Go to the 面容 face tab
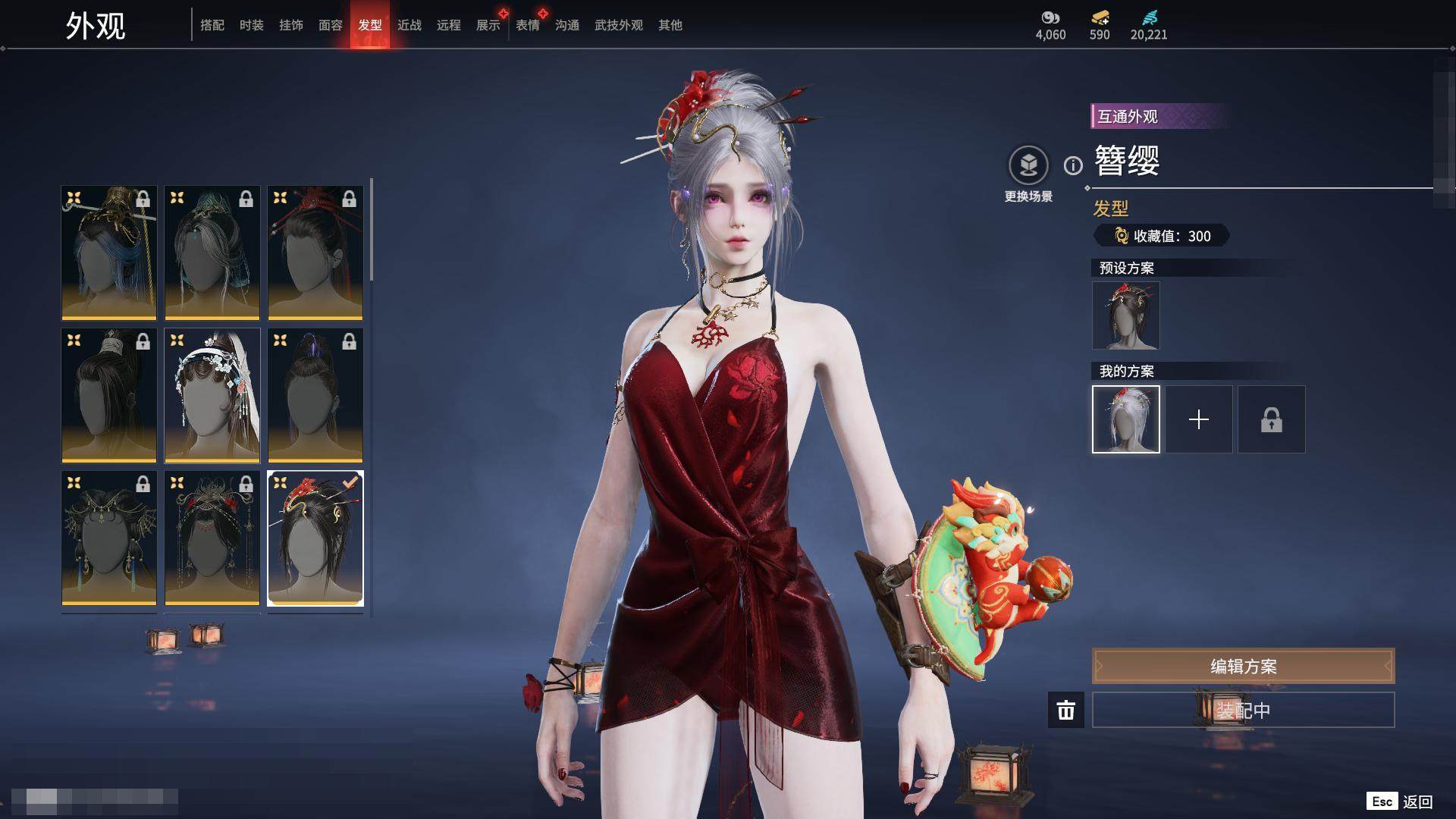 [330, 25]
